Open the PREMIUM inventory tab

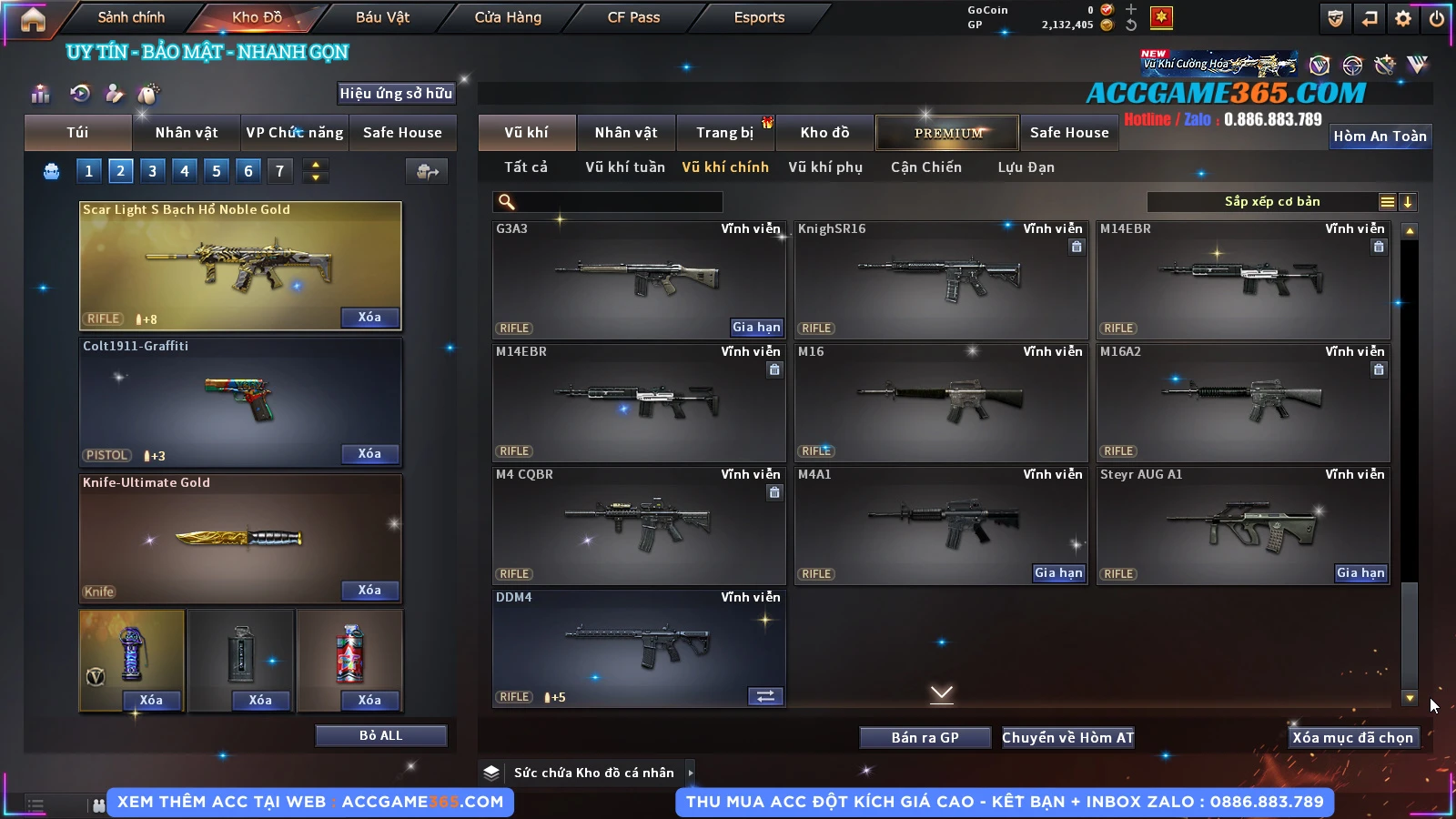pos(947,133)
